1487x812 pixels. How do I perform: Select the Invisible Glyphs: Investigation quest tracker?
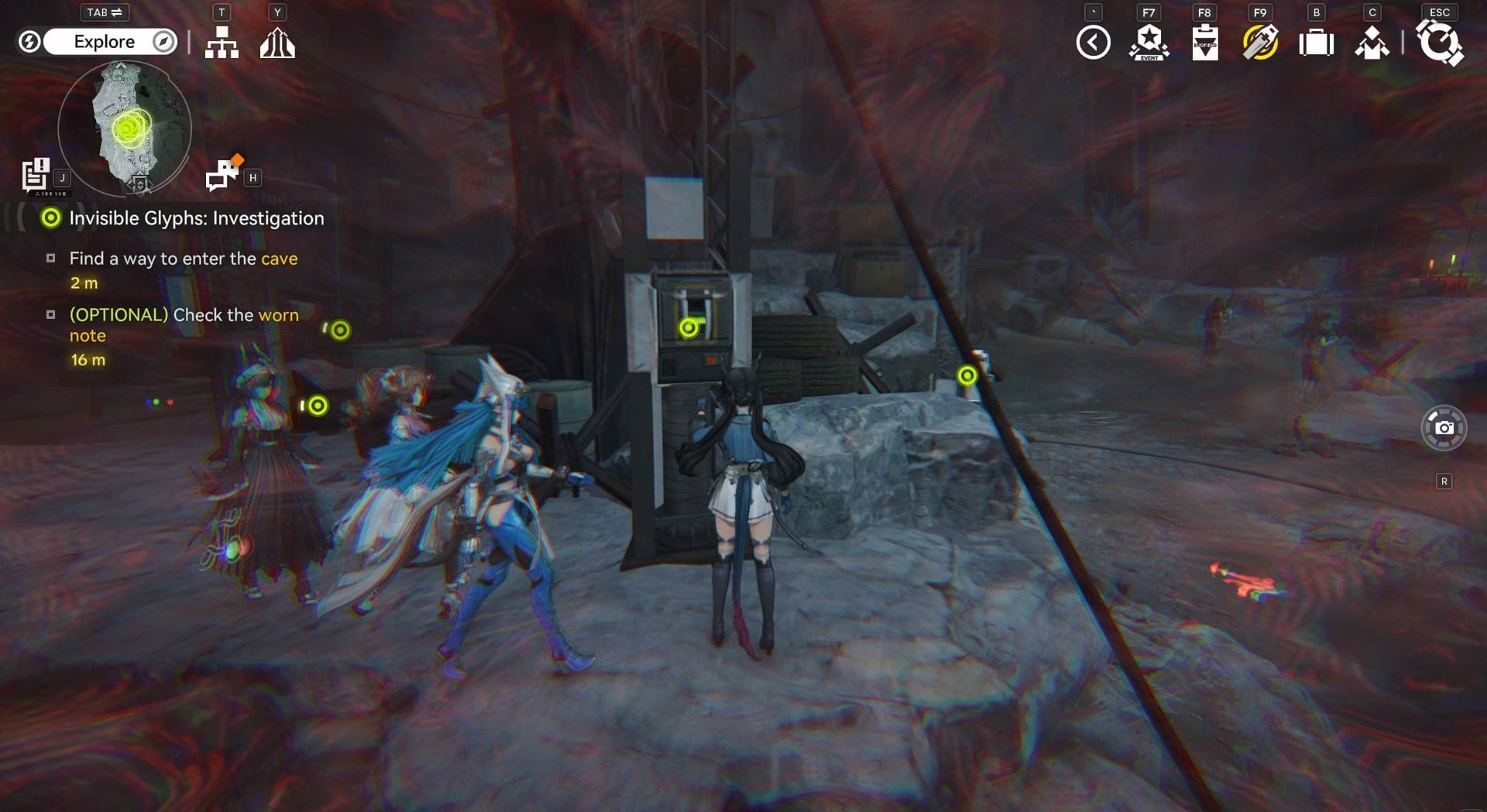coord(196,218)
